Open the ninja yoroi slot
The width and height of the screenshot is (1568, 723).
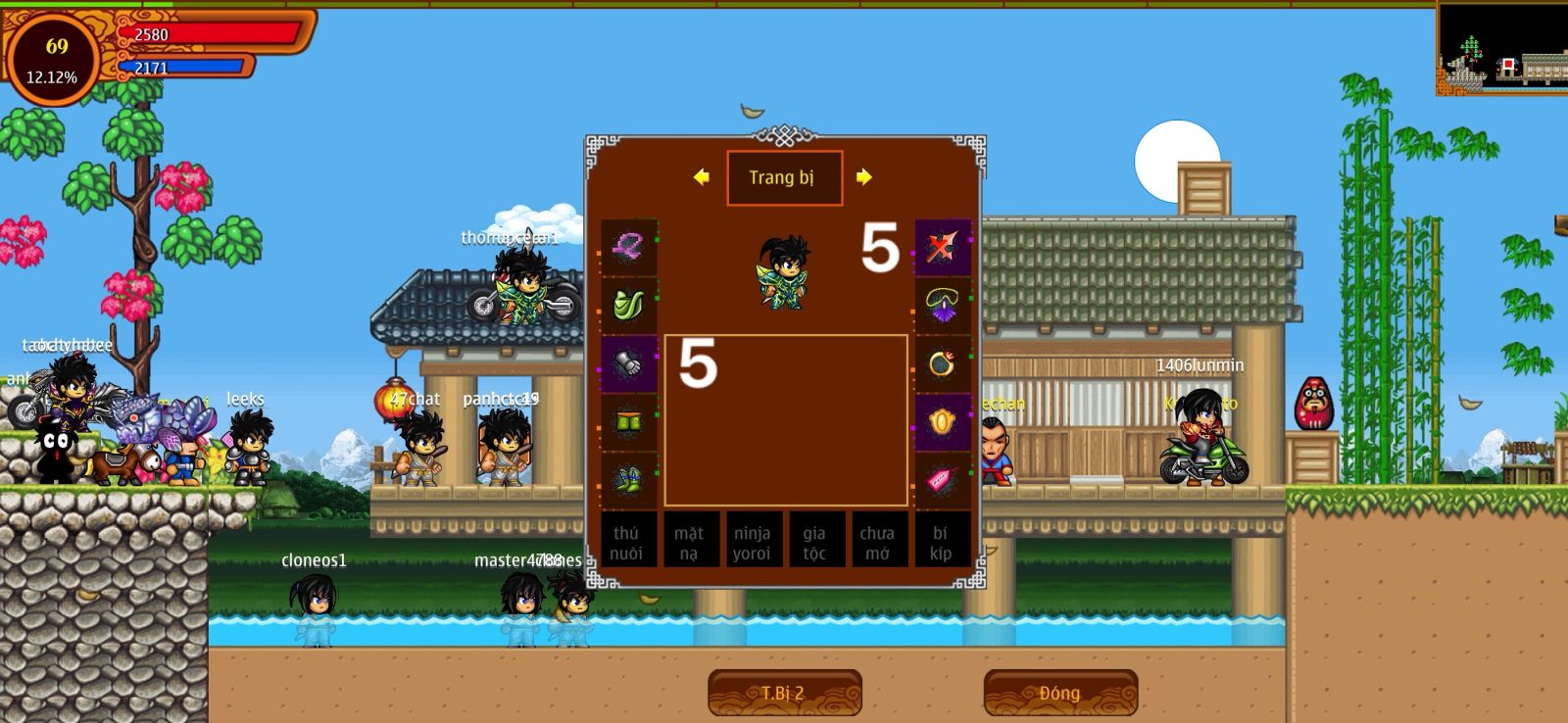[x=753, y=542]
